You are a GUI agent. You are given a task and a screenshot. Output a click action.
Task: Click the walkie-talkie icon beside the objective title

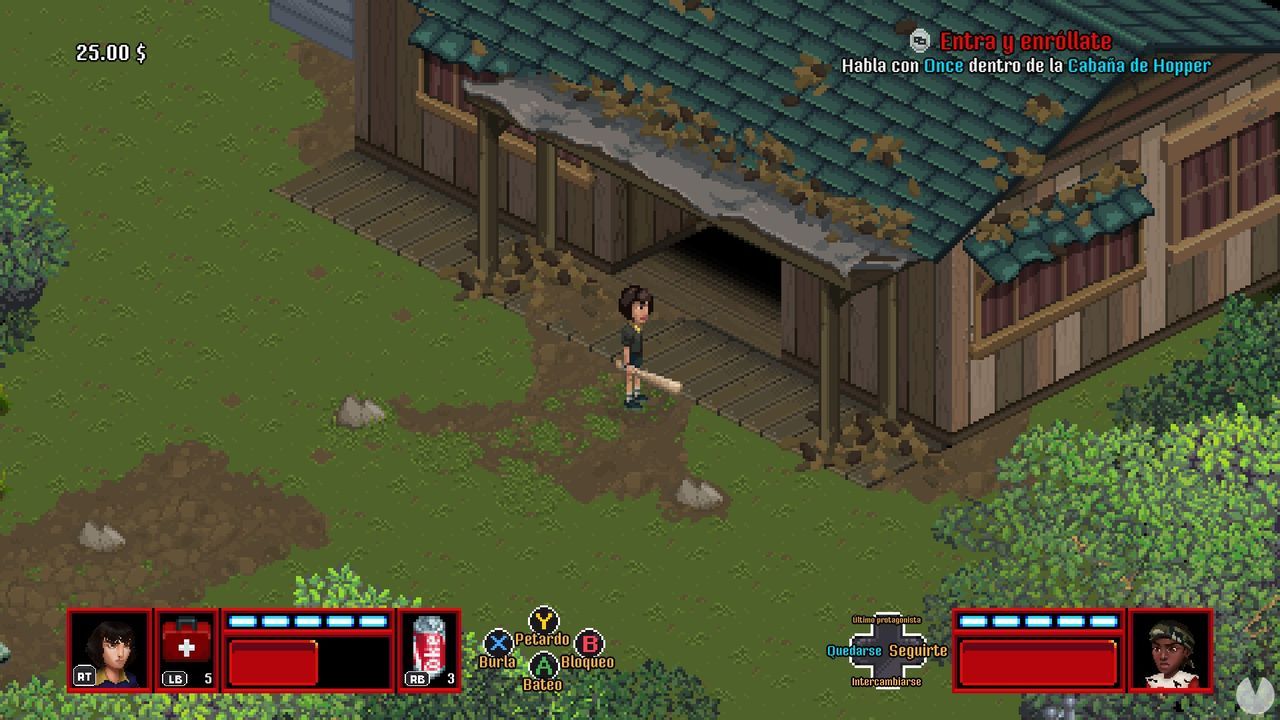(917, 41)
